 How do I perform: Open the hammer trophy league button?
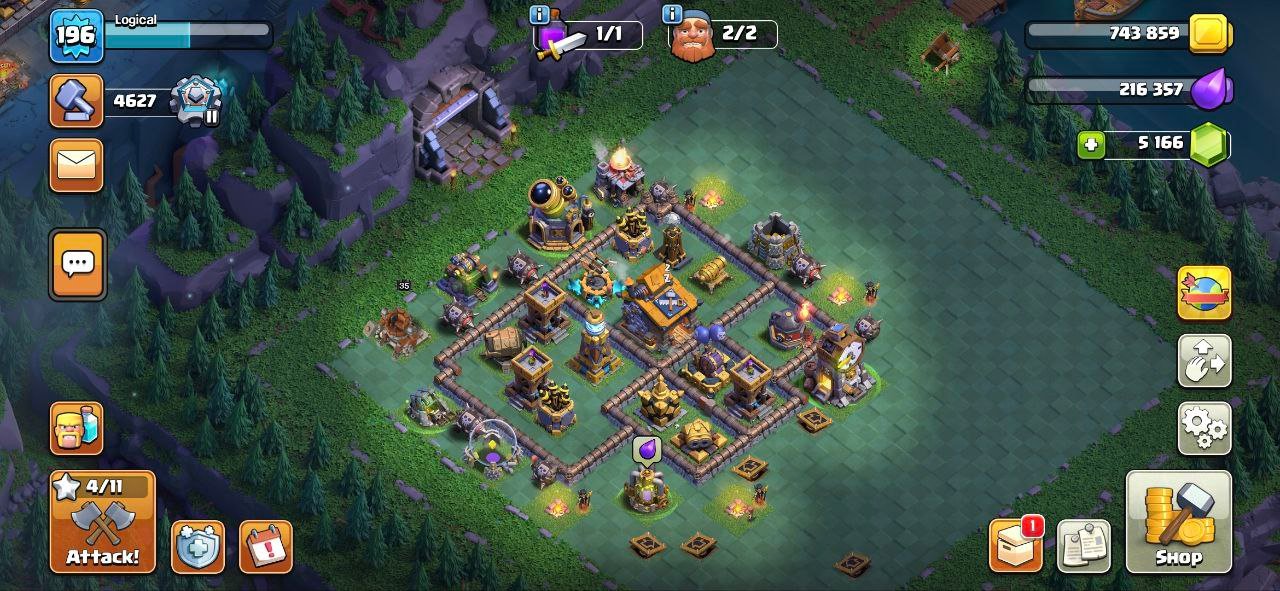(77, 100)
